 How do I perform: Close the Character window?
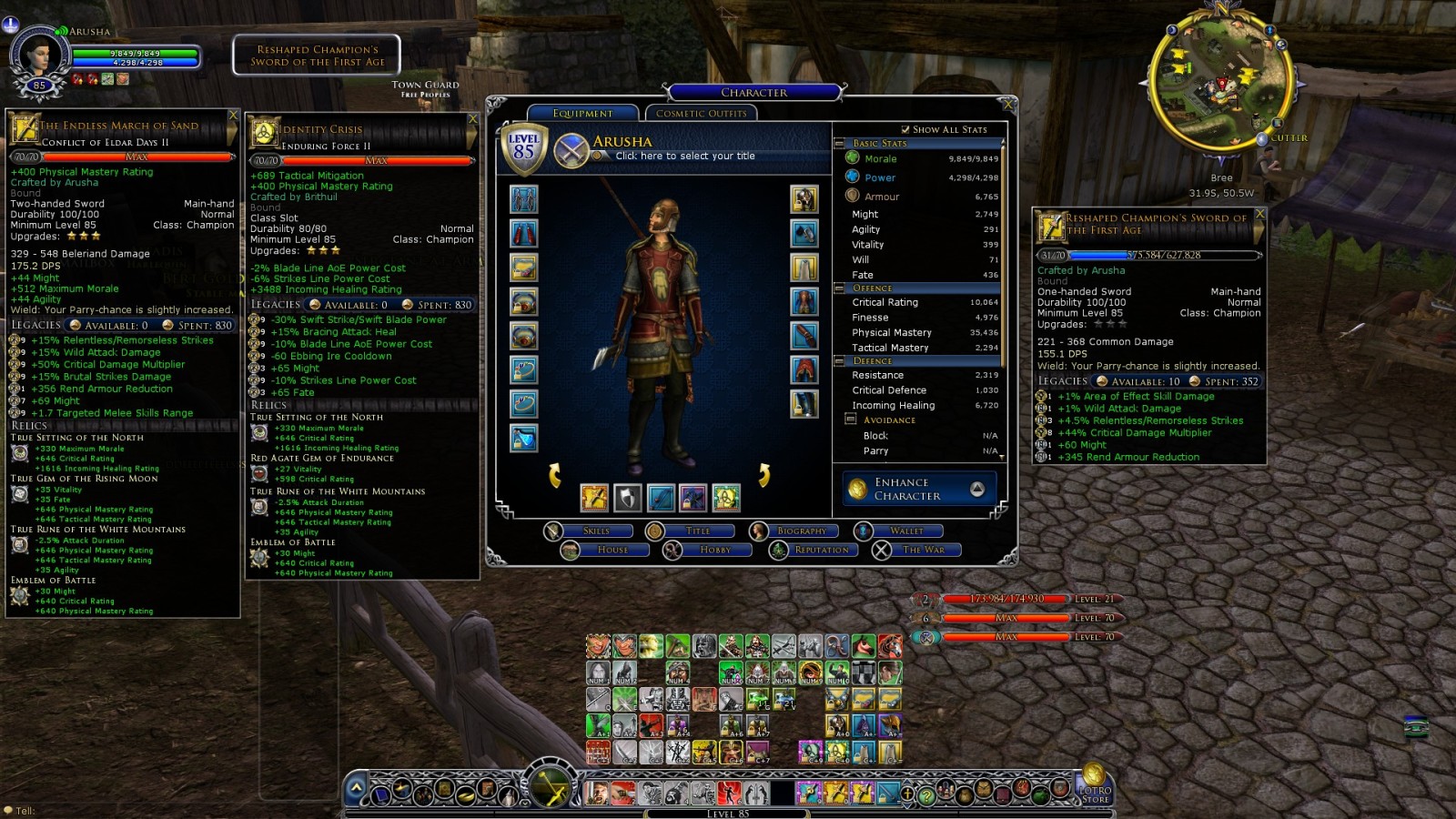1006,104
